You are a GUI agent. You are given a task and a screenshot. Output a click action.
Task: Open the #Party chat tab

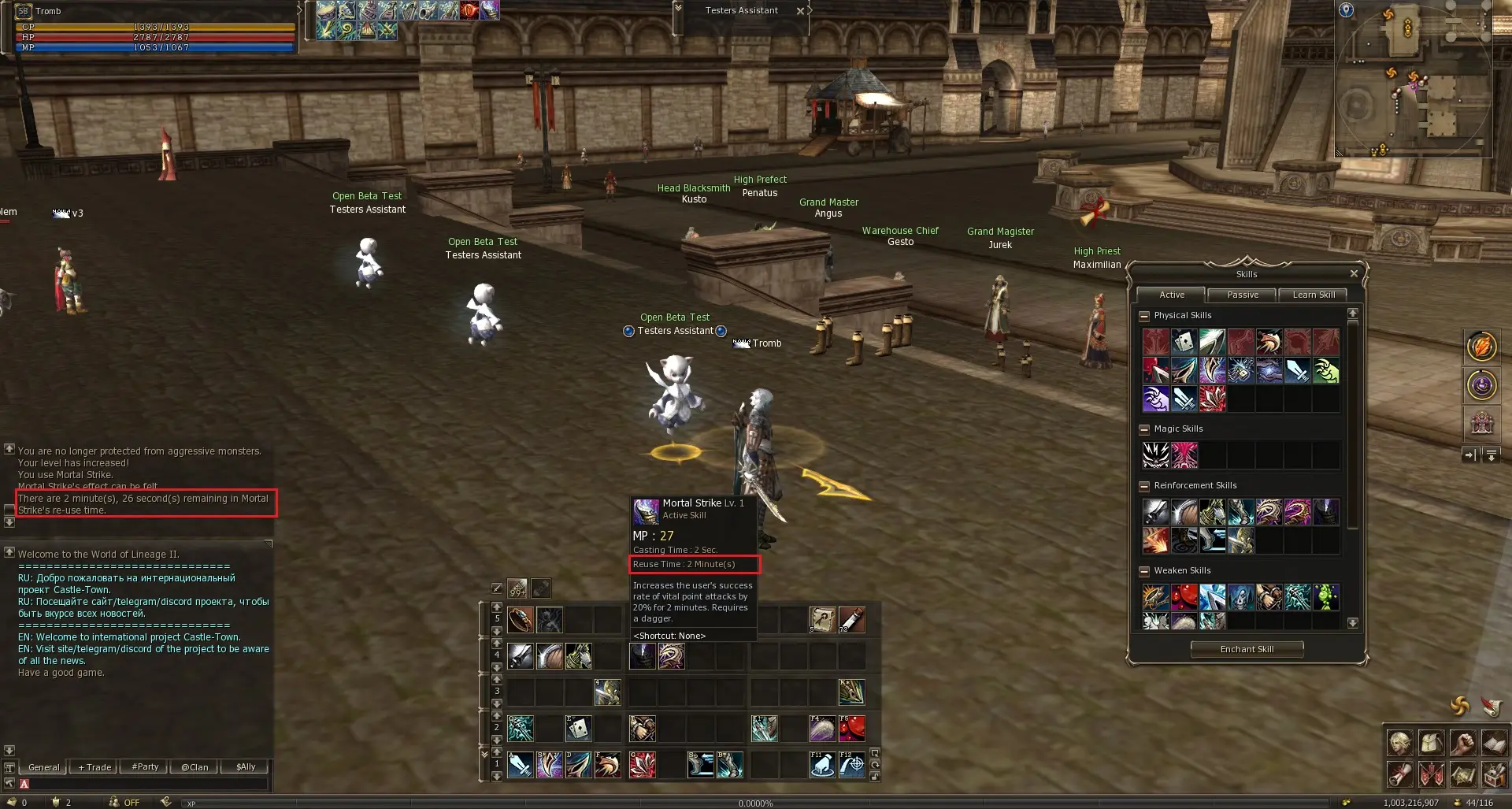point(145,767)
